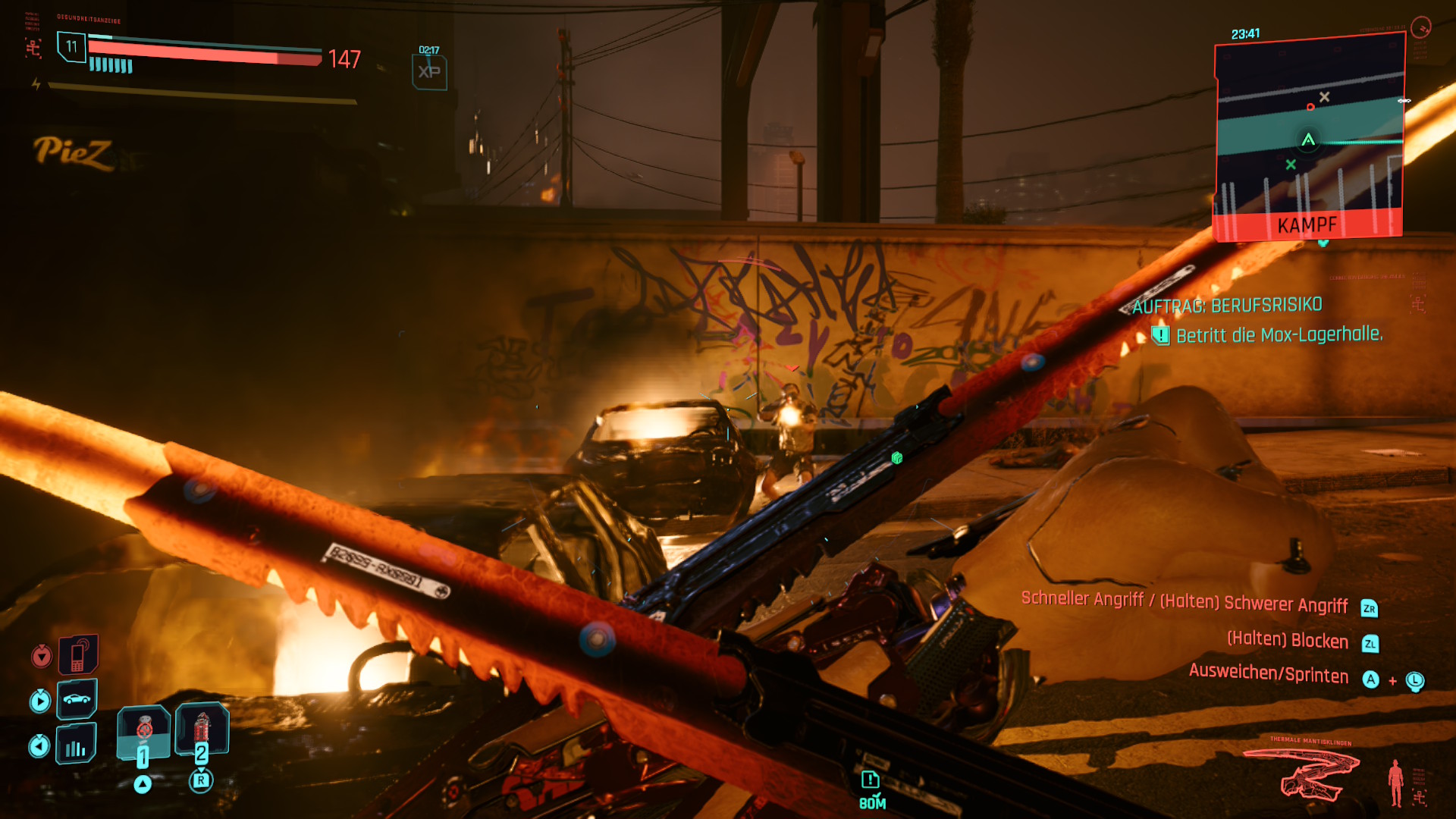Screen dimensions: 1456x819
Task: Click the 80M objective distance marker
Action: [x=871, y=790]
